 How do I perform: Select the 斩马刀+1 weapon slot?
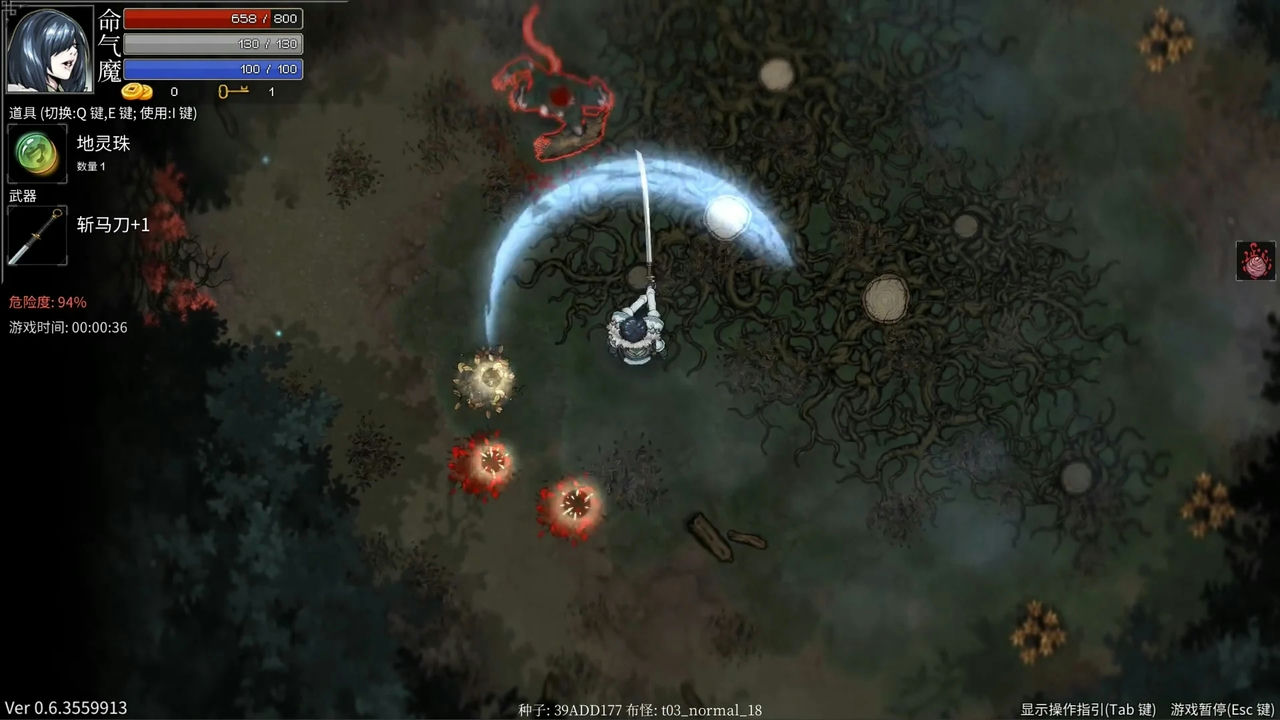[x=37, y=236]
